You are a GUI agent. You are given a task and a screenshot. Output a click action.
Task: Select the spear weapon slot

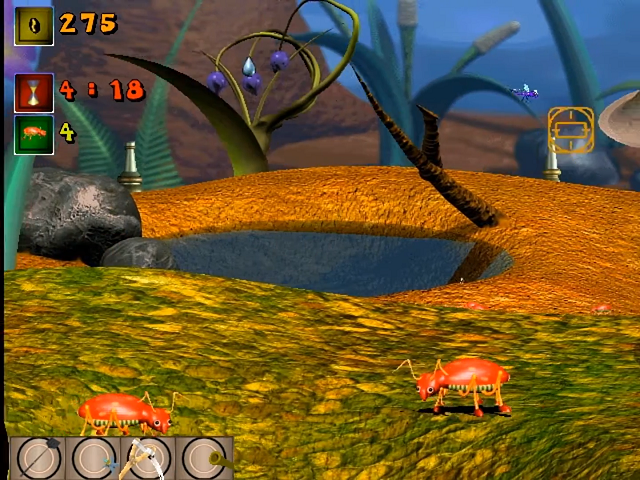[40, 459]
